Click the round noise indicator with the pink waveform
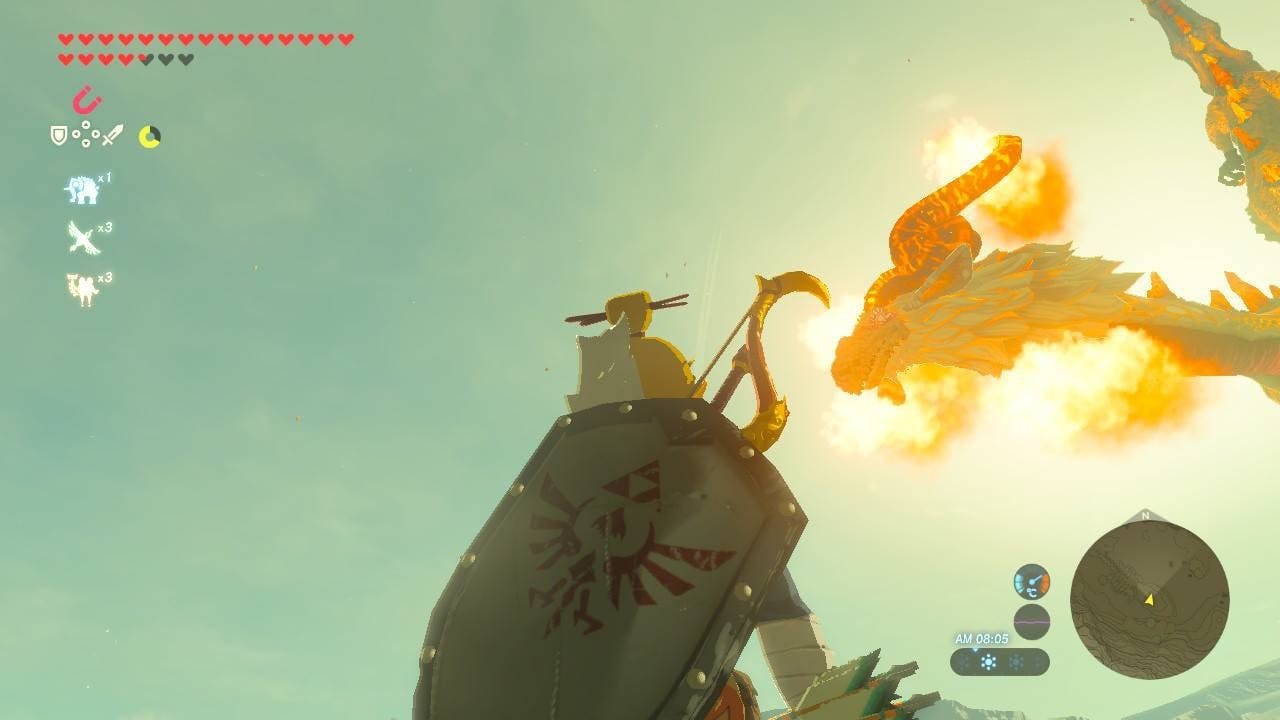 (x=1031, y=621)
